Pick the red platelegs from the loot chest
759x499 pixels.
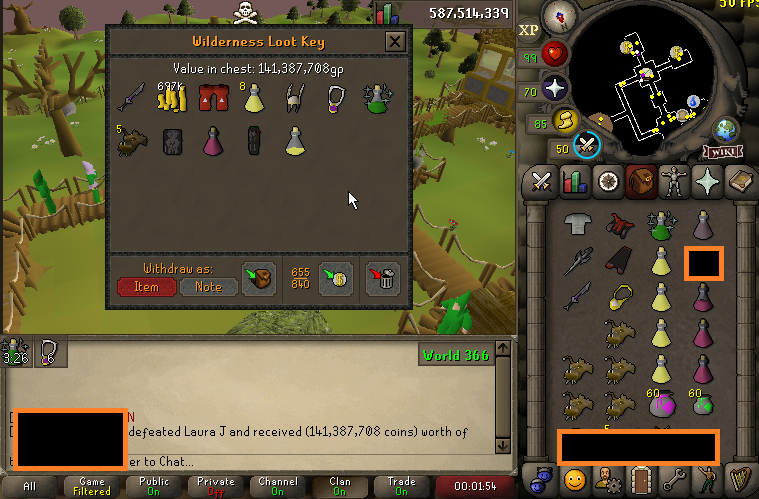tap(209, 98)
